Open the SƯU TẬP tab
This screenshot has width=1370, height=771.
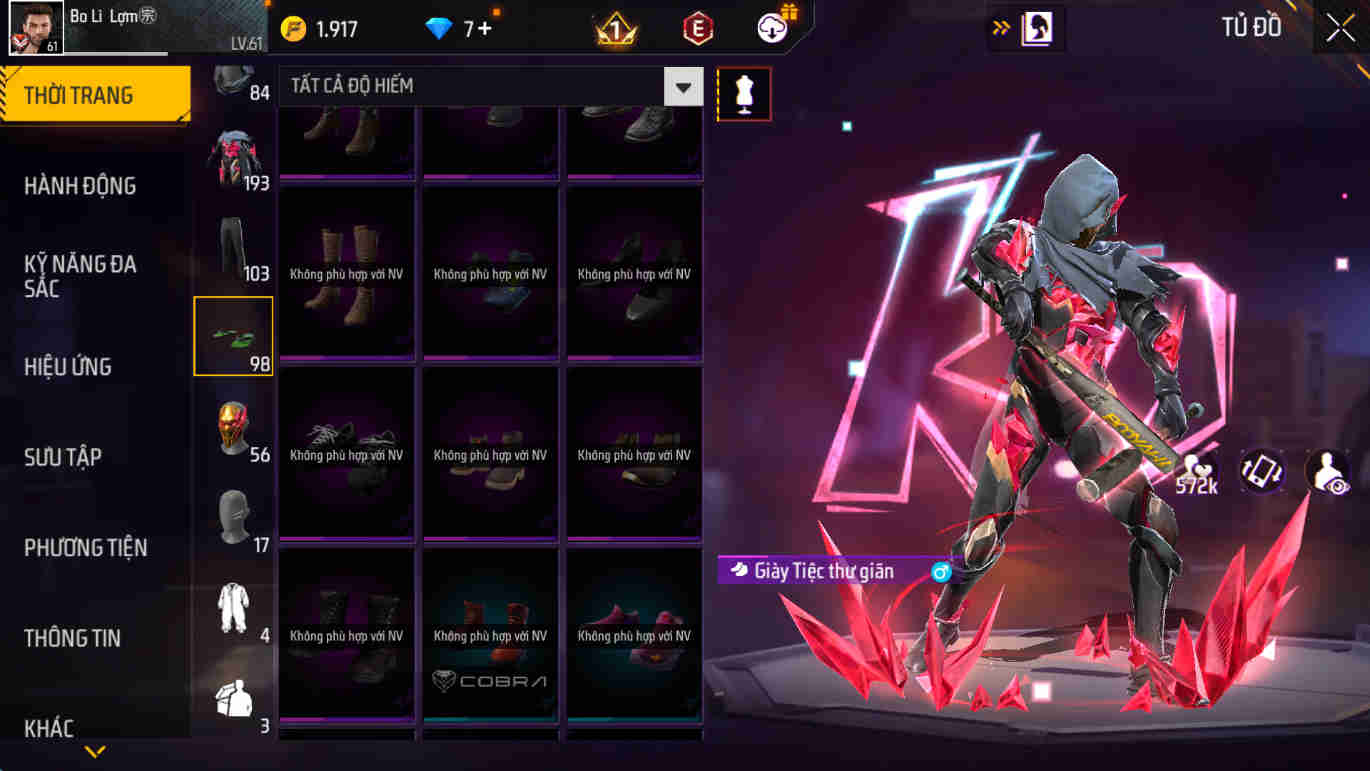pyautogui.click(x=62, y=456)
